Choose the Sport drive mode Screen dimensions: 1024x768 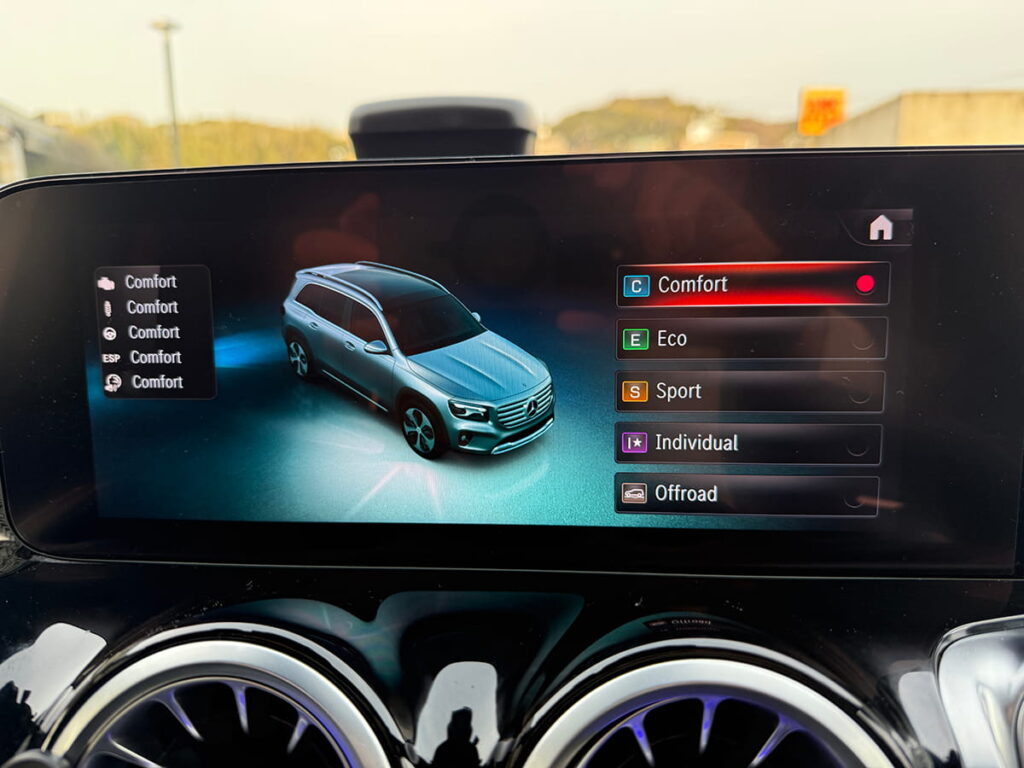pyautogui.click(x=750, y=392)
